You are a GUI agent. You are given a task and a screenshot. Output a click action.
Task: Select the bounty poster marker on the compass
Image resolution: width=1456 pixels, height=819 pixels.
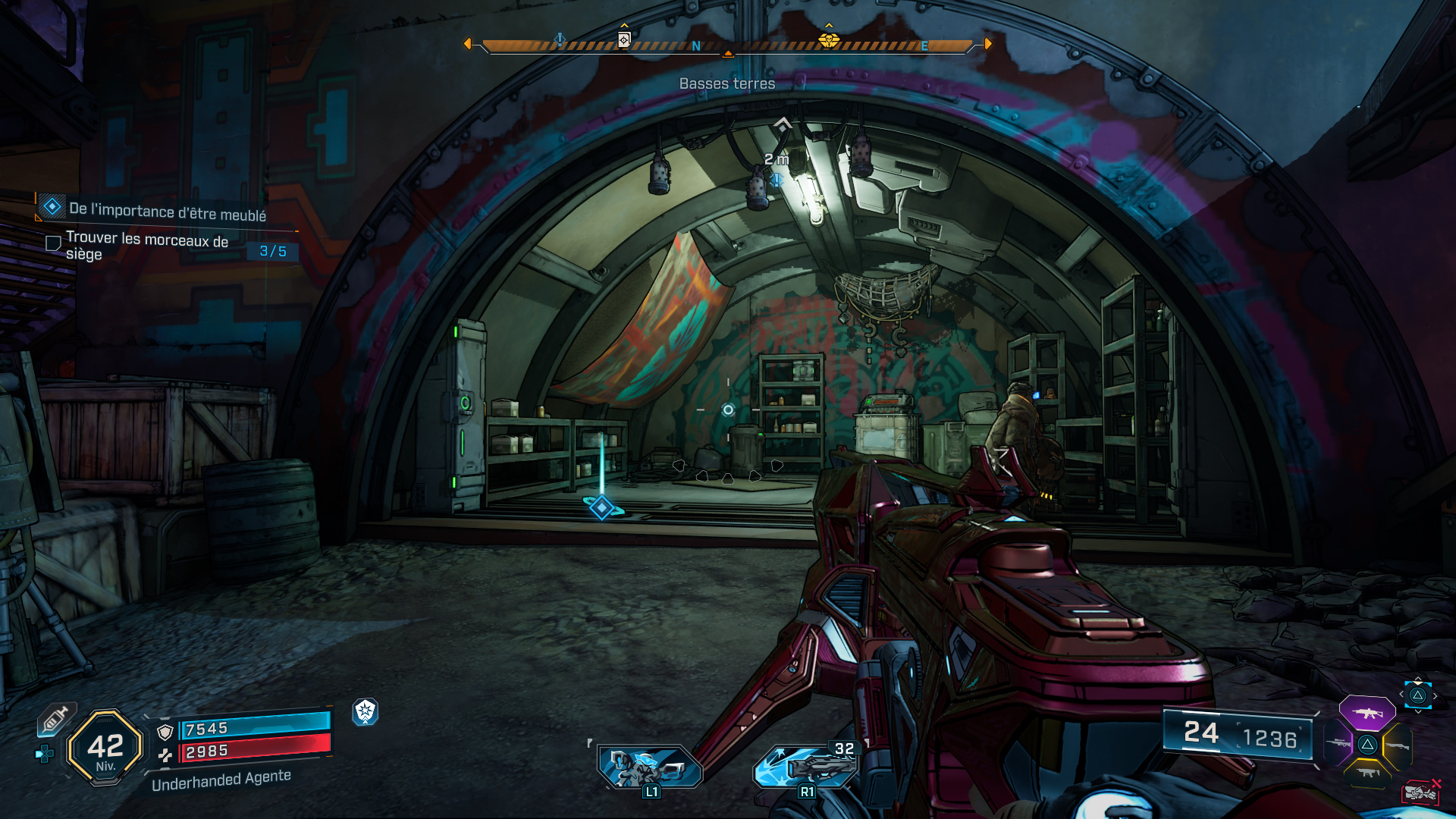click(x=624, y=39)
